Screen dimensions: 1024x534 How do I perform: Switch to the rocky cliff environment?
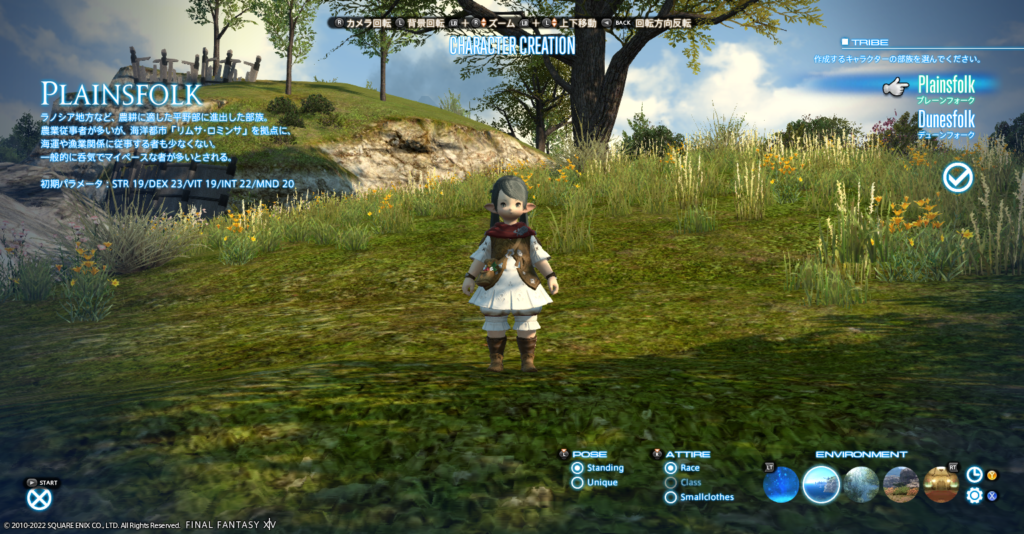(901, 485)
